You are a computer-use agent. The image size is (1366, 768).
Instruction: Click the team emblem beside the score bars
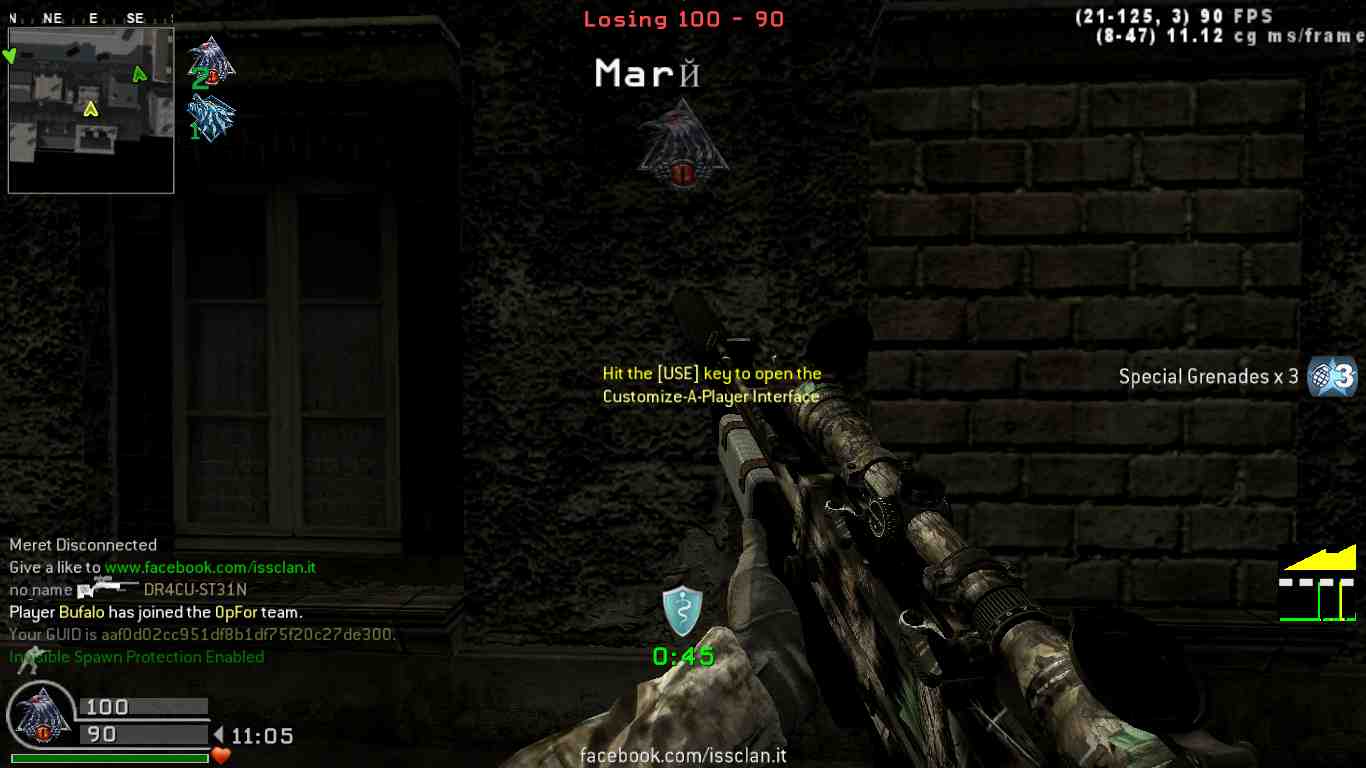(x=40, y=717)
